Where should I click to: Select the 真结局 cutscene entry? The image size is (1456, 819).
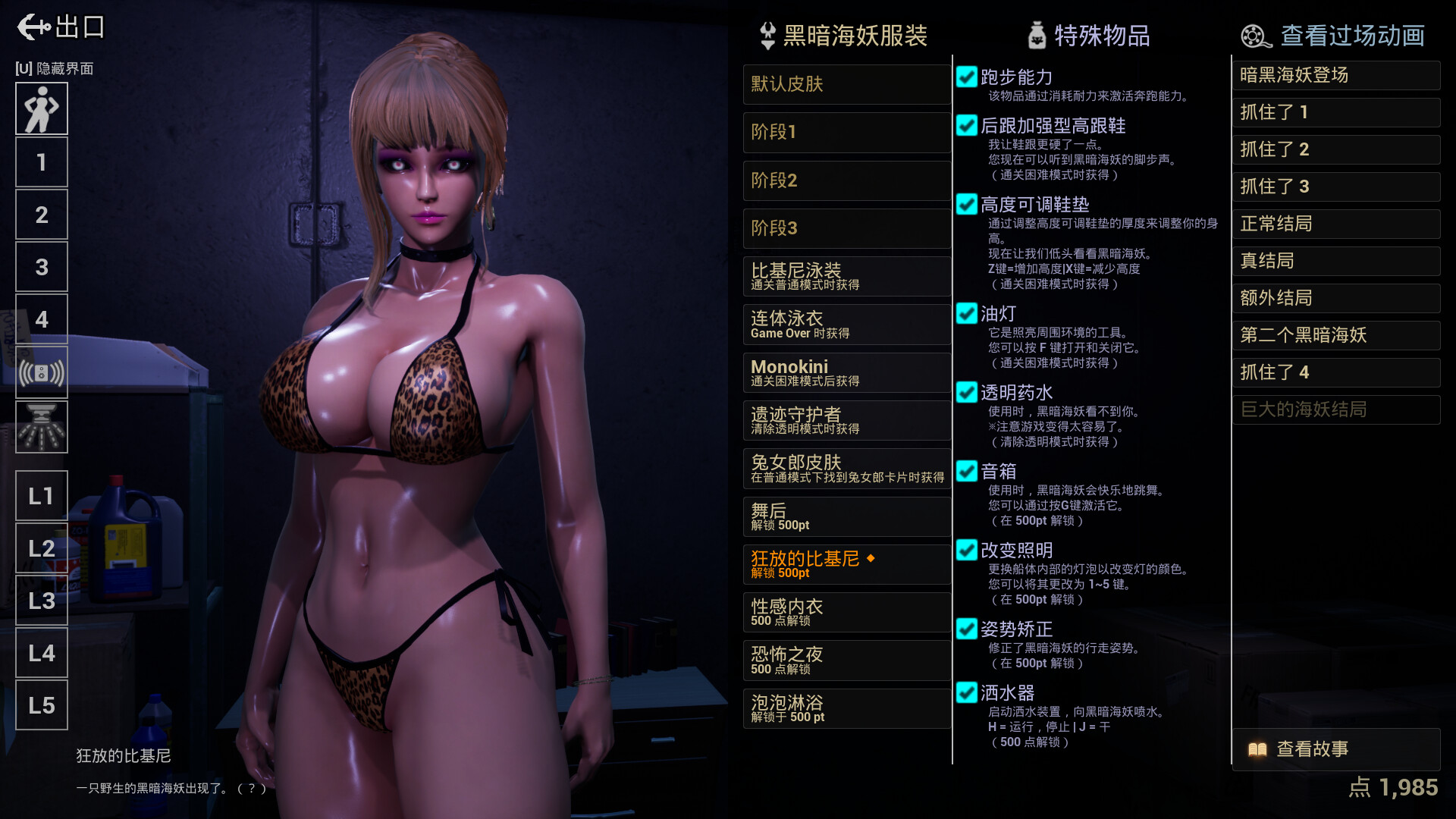[1336, 261]
